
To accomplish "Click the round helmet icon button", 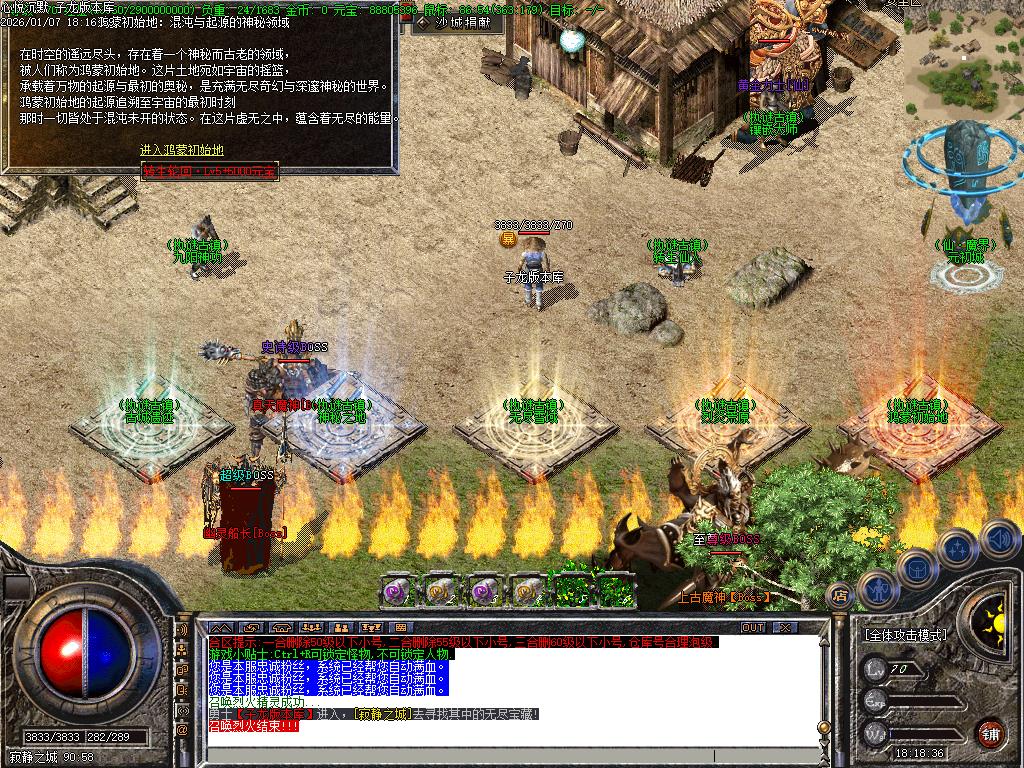I will click(x=916, y=568).
